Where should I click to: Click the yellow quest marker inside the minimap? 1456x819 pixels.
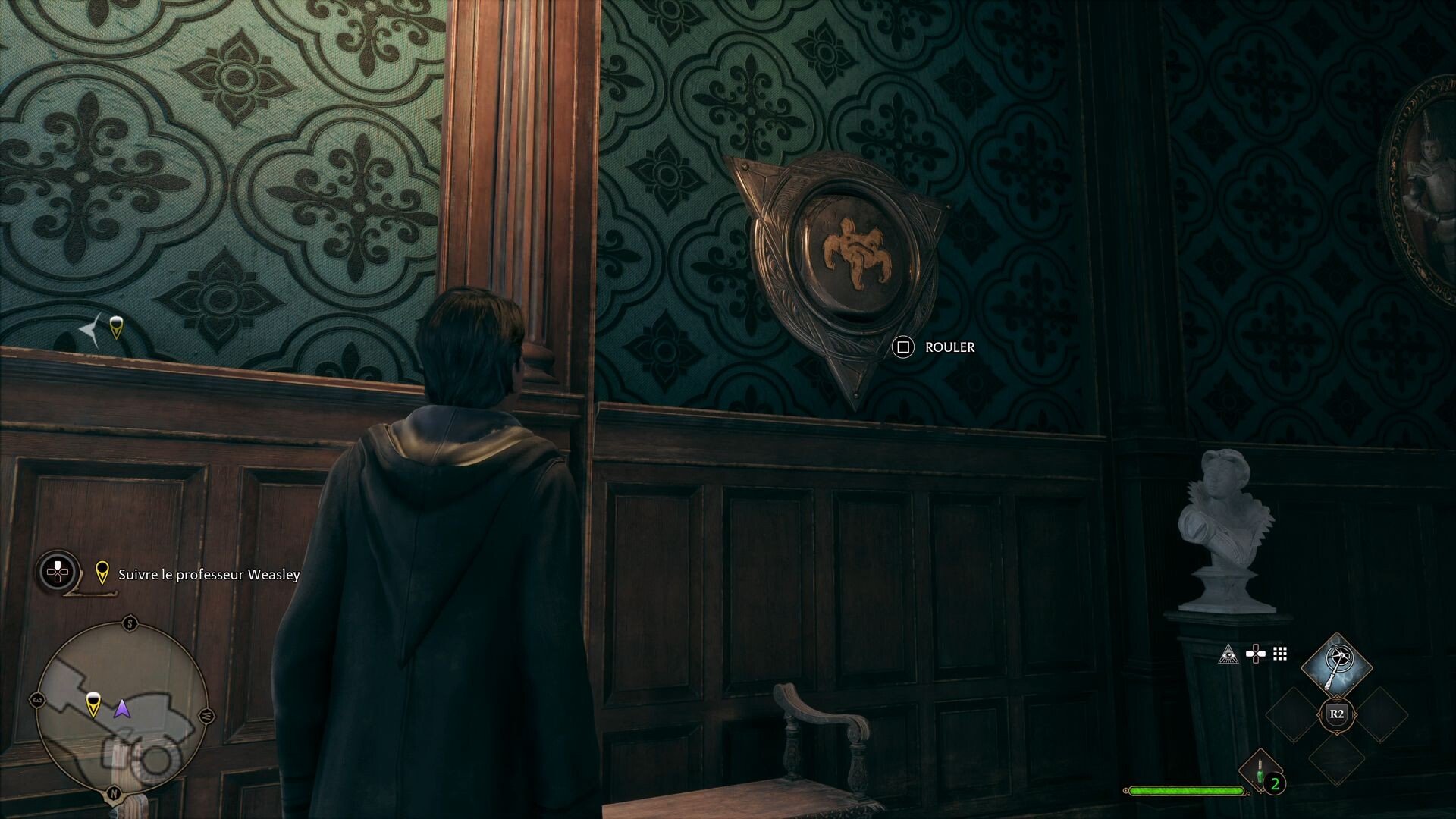[x=93, y=704]
